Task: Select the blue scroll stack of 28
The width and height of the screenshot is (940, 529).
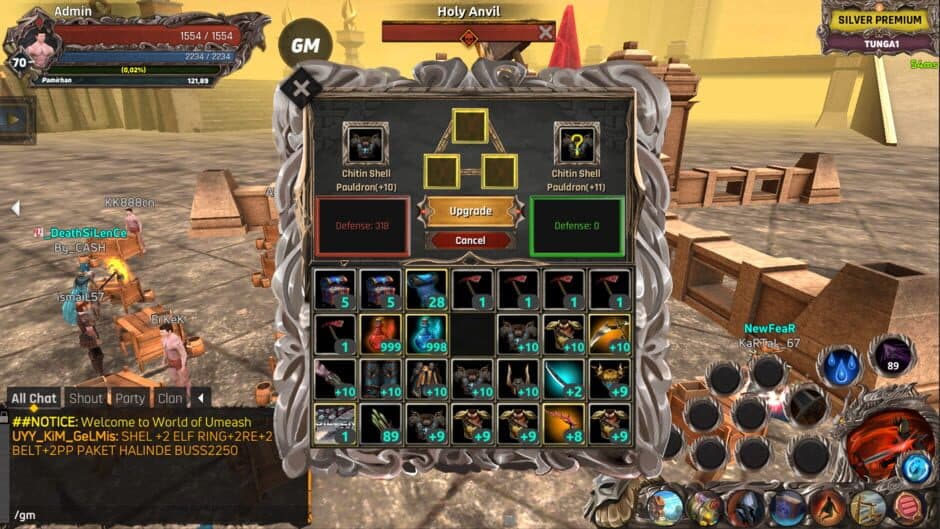Action: (425, 289)
